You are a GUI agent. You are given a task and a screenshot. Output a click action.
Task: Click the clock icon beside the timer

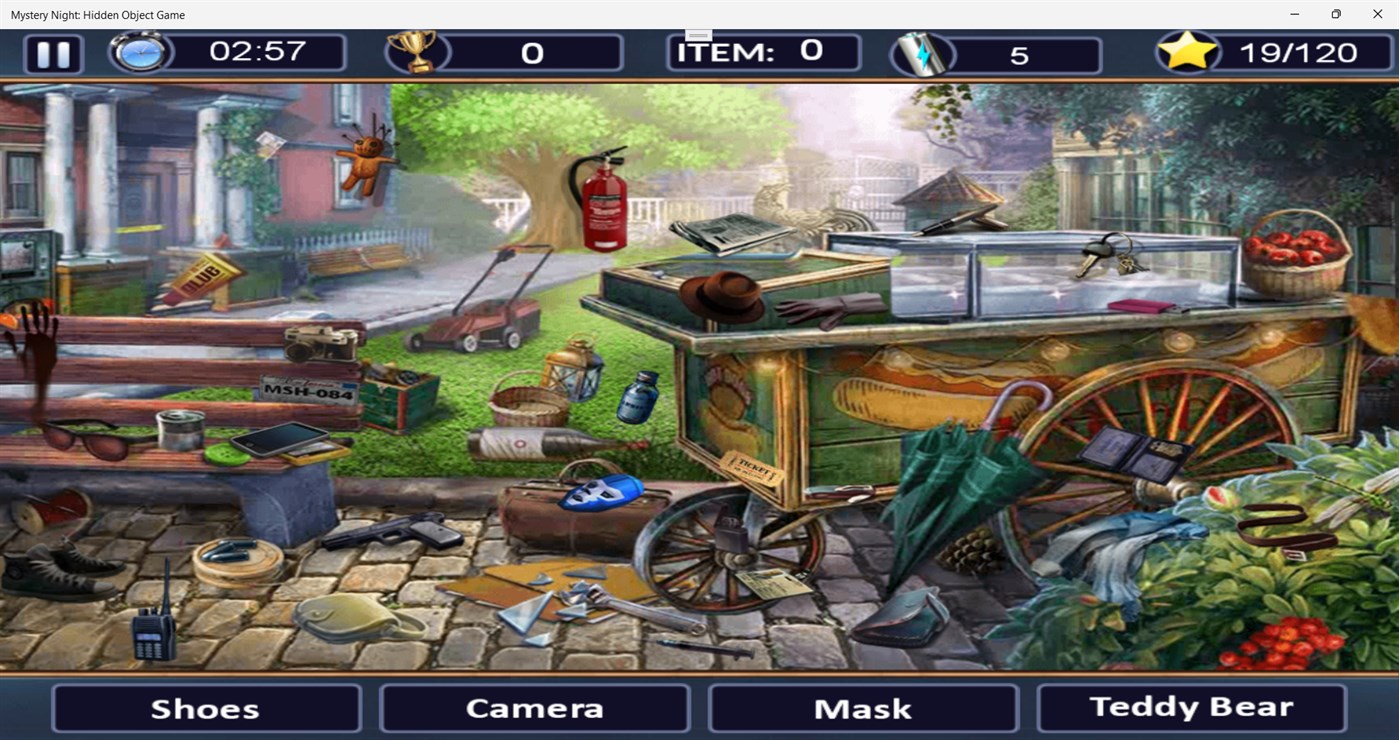(140, 52)
